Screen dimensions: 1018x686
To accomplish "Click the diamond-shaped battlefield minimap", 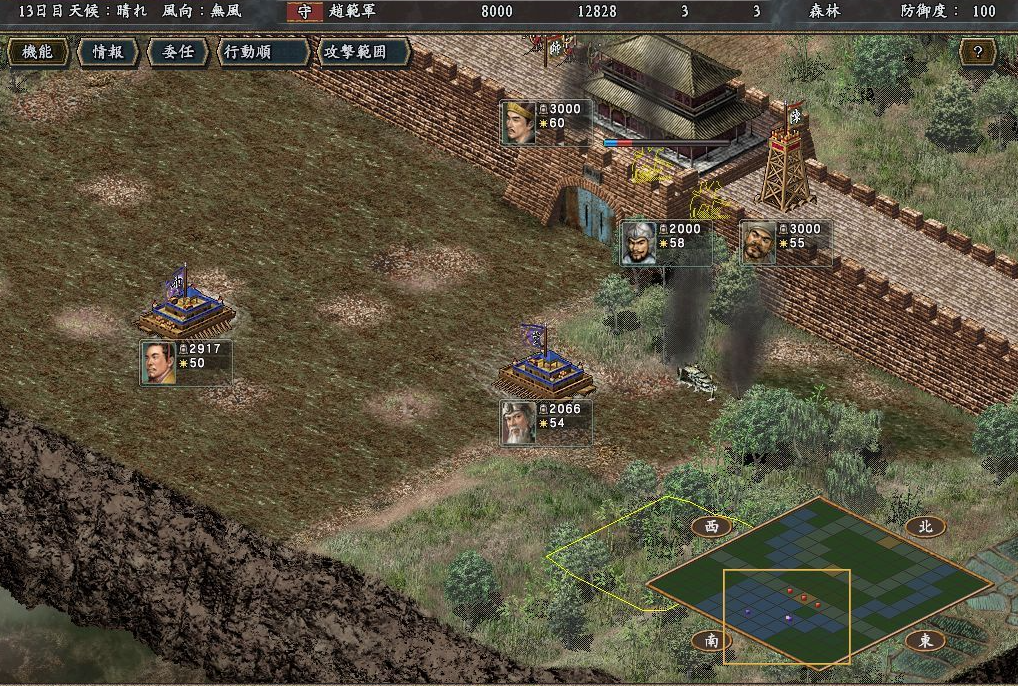I will [x=818, y=582].
